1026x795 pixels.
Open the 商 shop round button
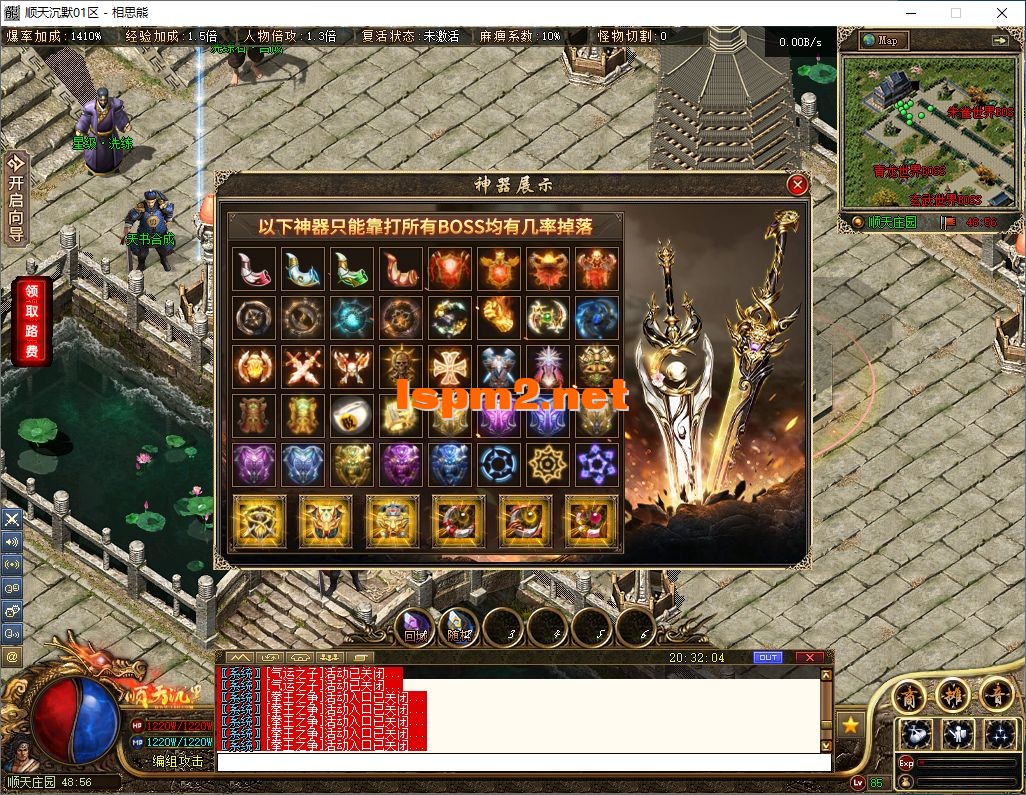click(x=908, y=694)
